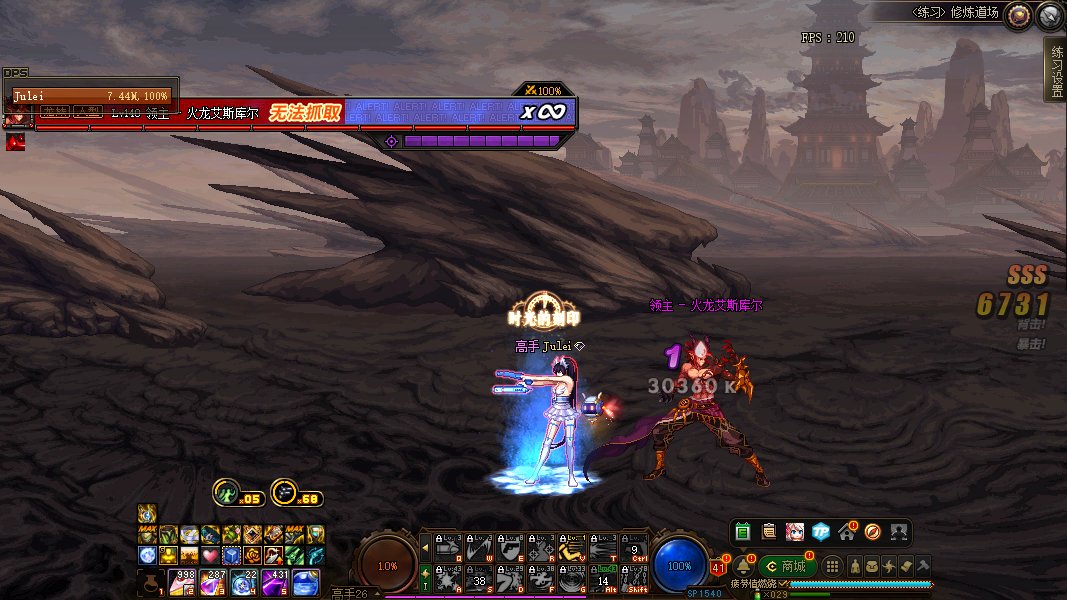Screen dimensions: 1067x600
Task: Click the pink-haired character portrait icon
Action: coord(794,531)
